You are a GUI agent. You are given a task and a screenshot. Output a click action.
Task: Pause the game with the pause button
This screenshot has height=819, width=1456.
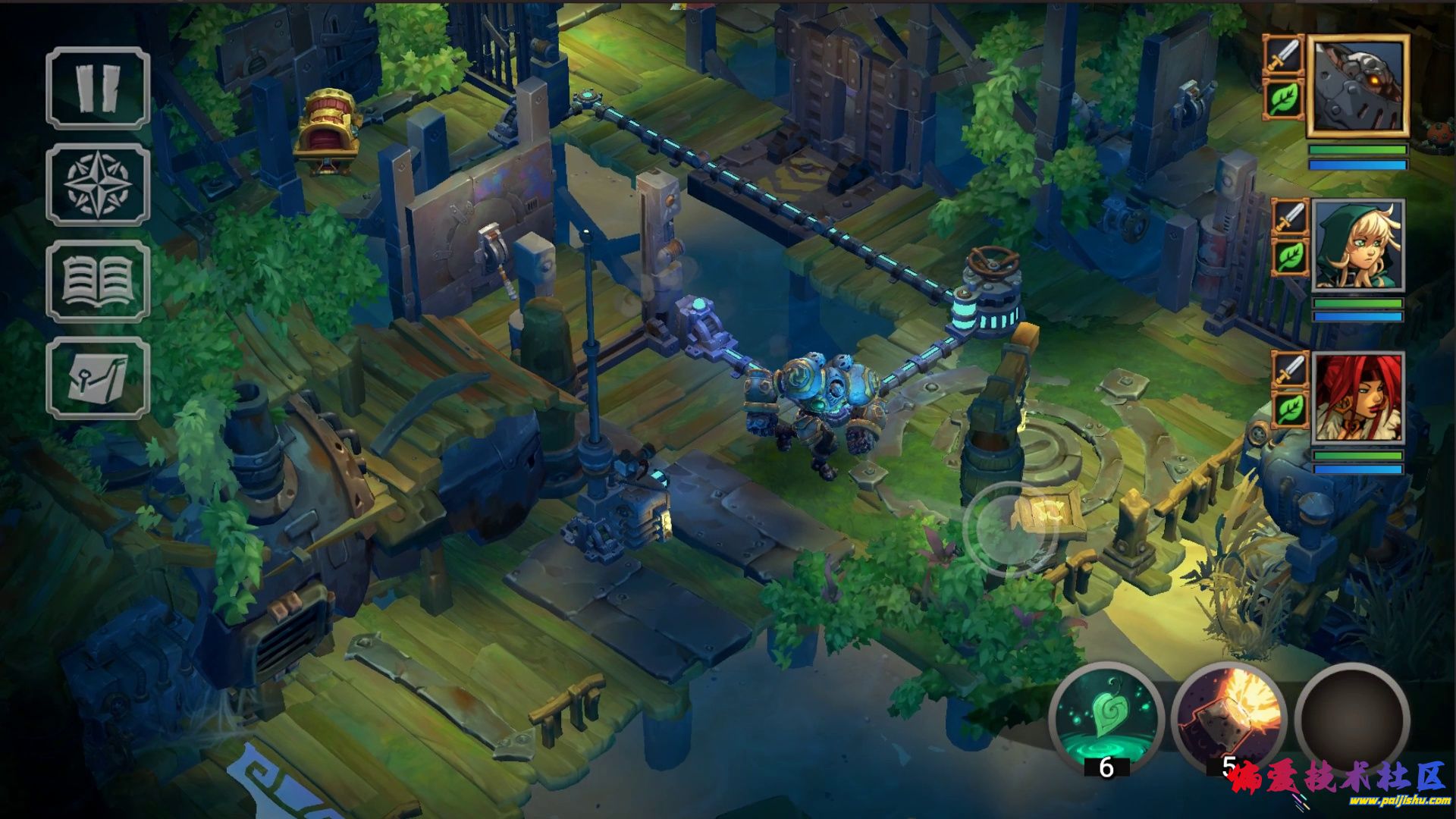98,87
